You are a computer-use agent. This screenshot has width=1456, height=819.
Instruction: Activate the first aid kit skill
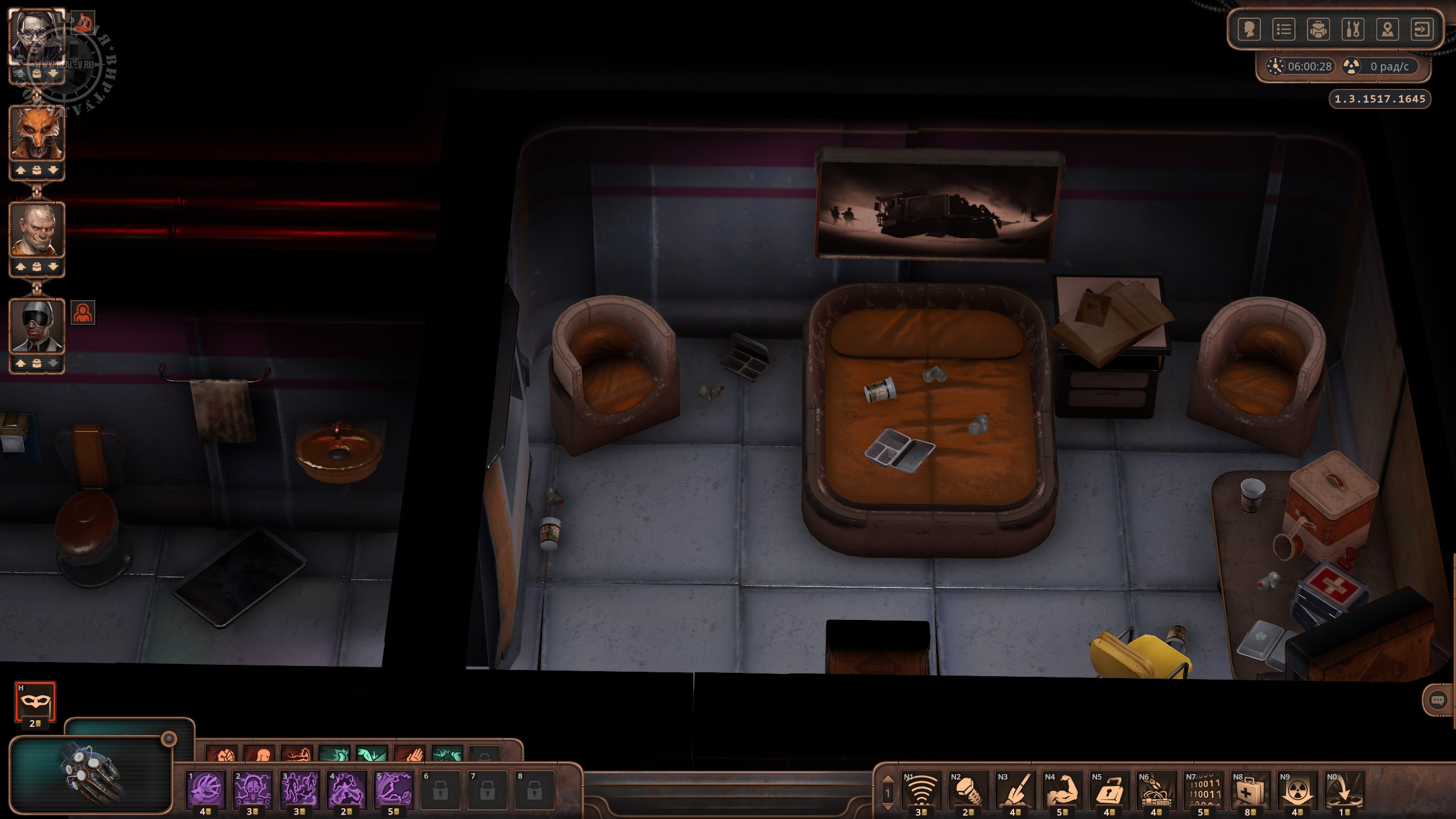click(1250, 789)
